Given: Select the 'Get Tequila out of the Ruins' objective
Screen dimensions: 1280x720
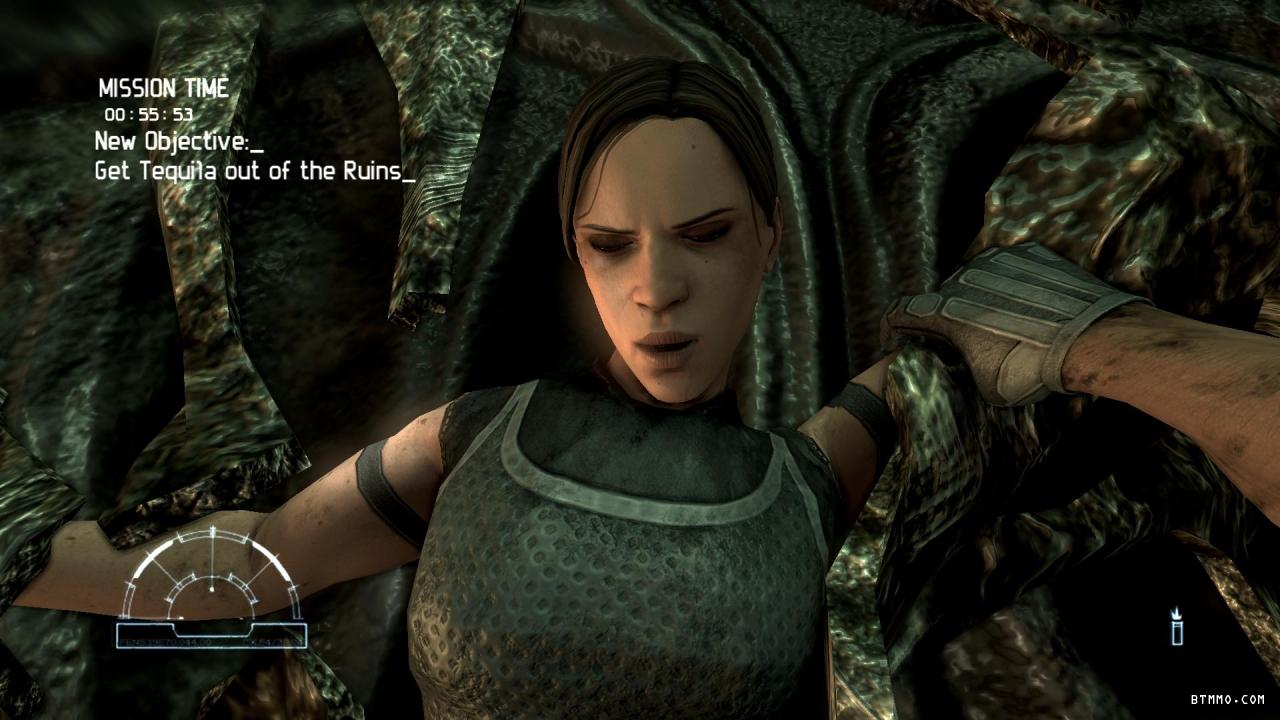Looking at the screenshot, I should 254,171.
